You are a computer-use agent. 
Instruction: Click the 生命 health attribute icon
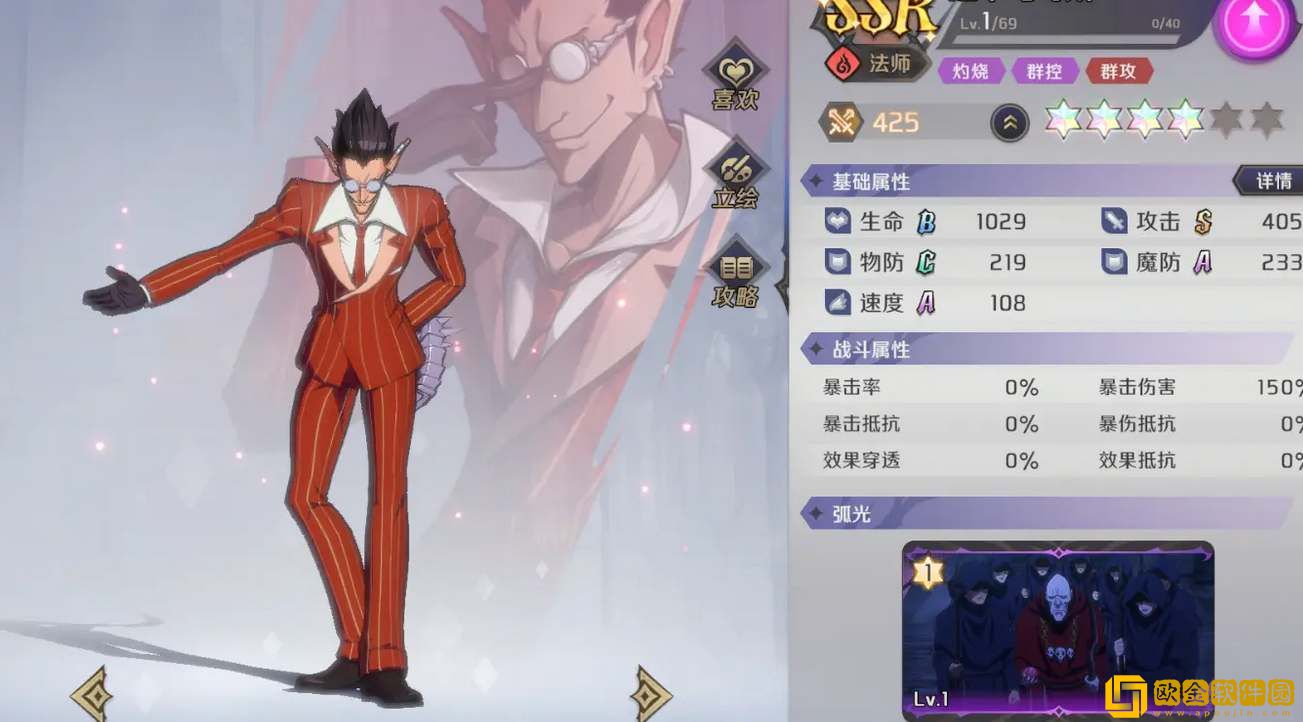pyautogui.click(x=838, y=221)
